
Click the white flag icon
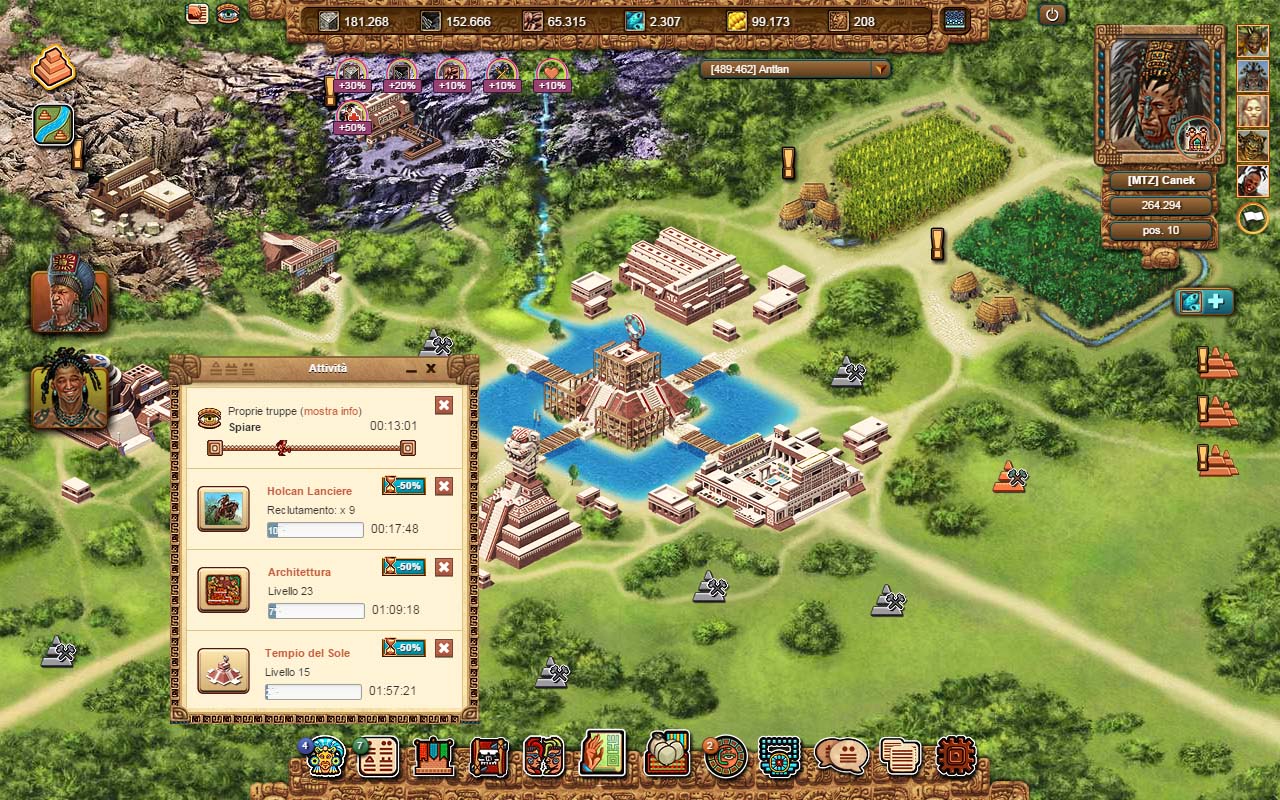pyautogui.click(x=1252, y=217)
